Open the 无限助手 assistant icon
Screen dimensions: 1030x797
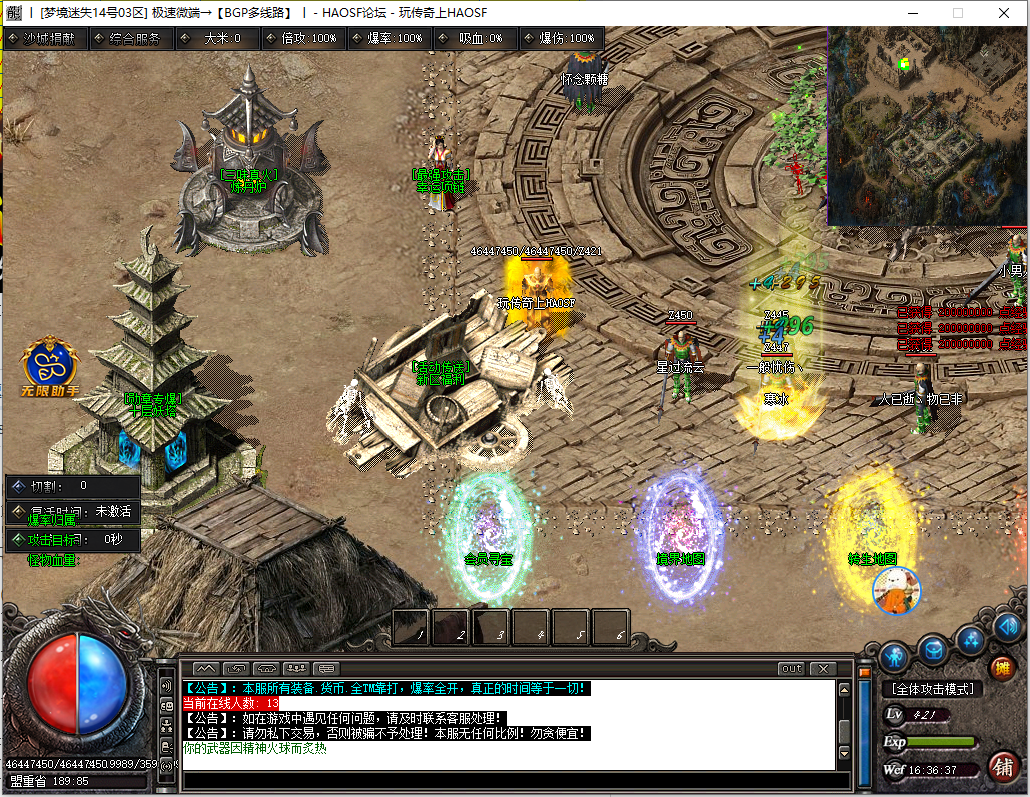(51, 366)
